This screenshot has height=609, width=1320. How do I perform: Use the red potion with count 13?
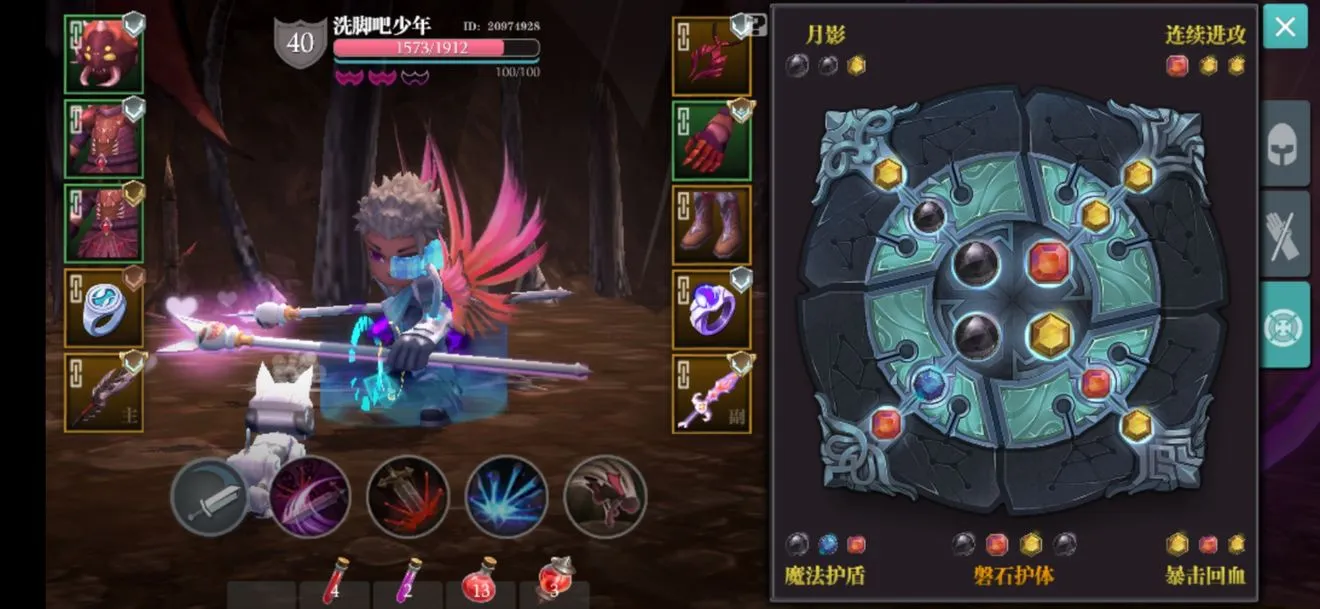click(x=481, y=582)
